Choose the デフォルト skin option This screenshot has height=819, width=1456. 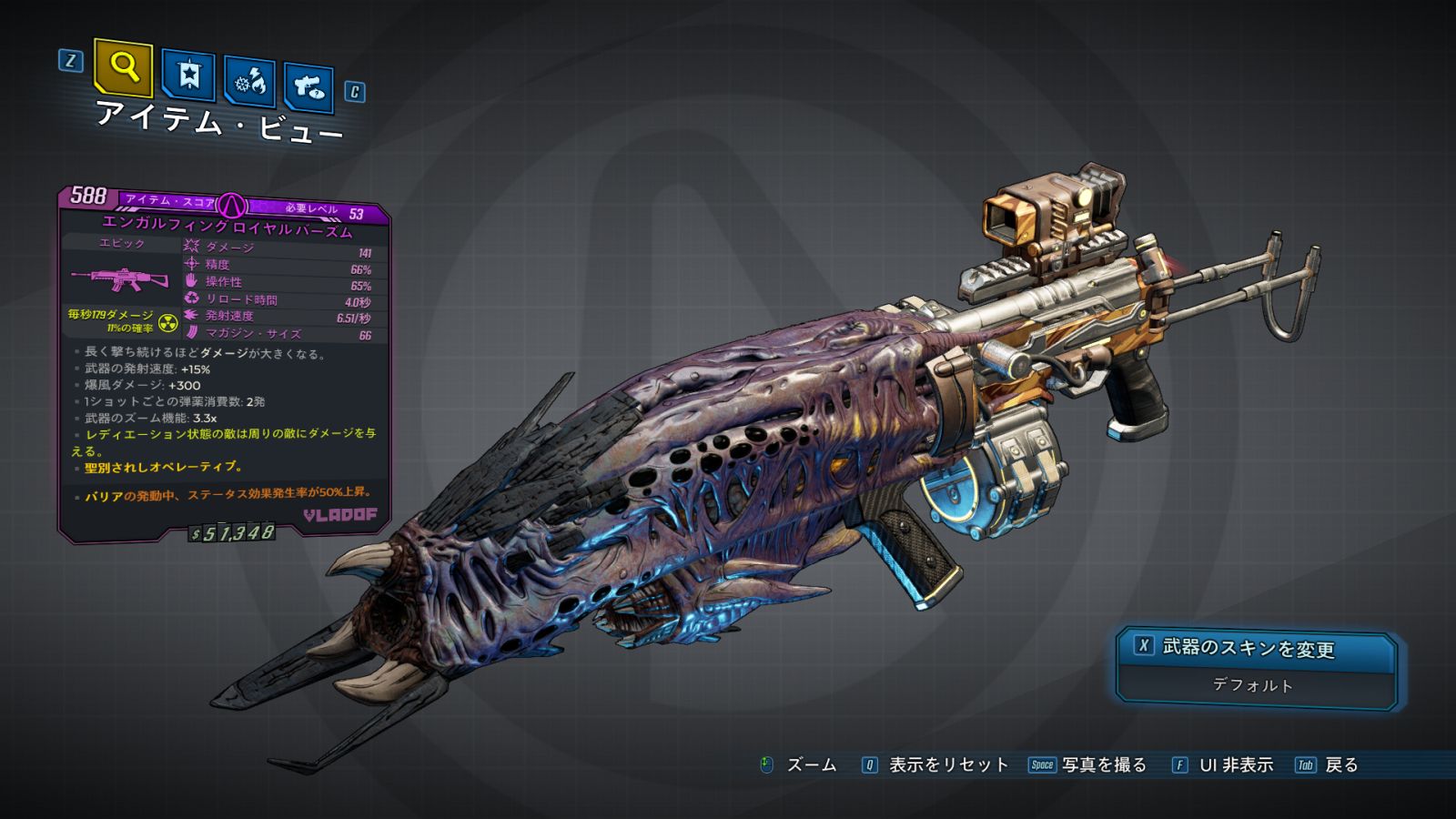pos(1253,685)
